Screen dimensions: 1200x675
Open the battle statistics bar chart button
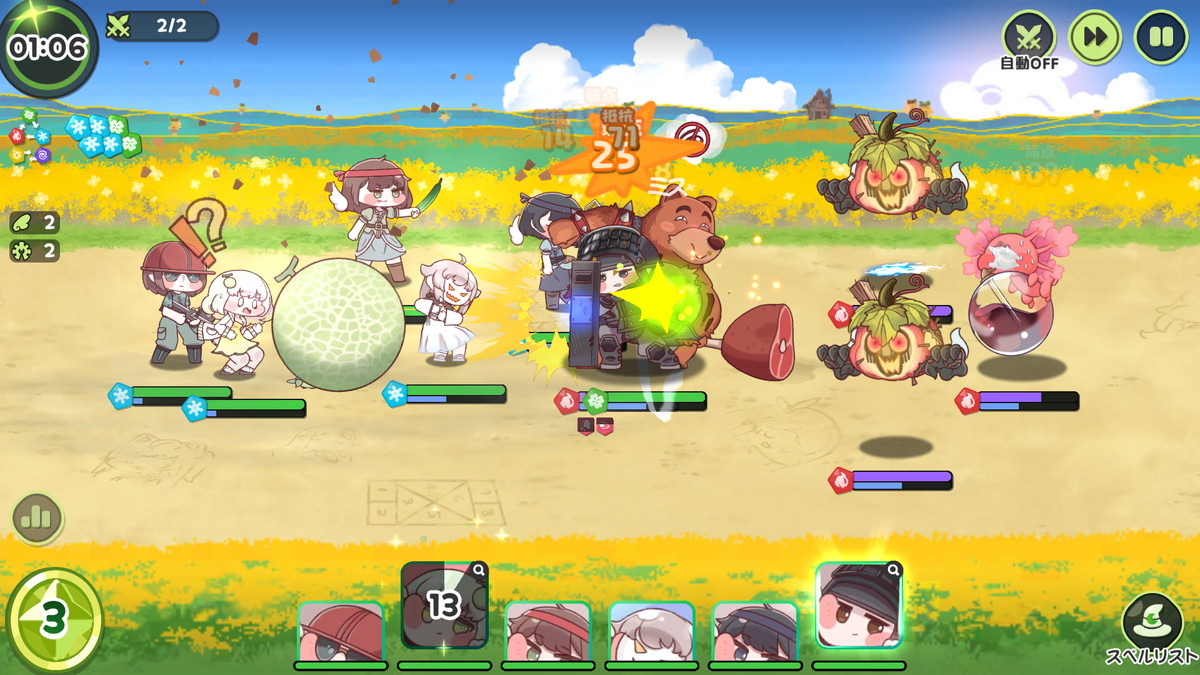pyautogui.click(x=38, y=518)
